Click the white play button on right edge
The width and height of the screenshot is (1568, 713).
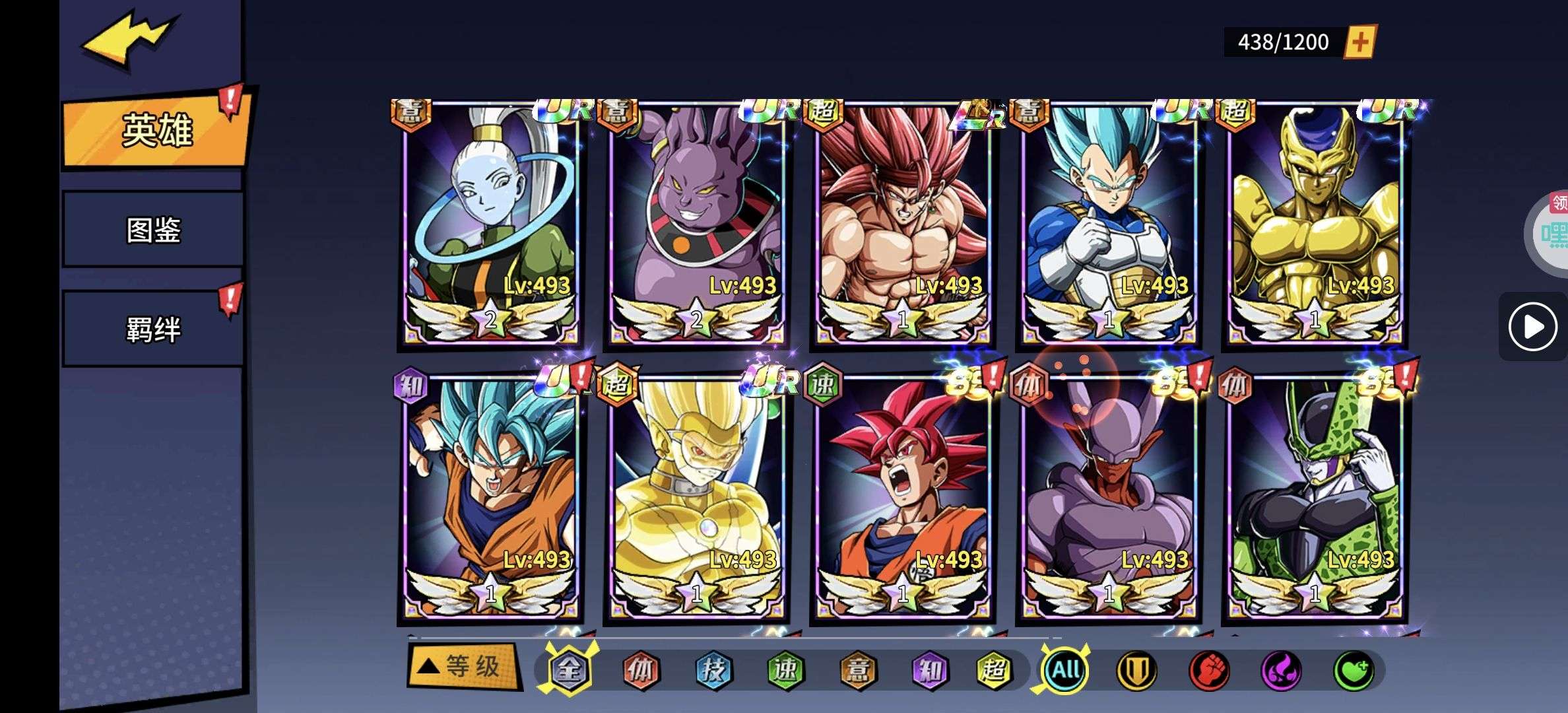[1532, 327]
